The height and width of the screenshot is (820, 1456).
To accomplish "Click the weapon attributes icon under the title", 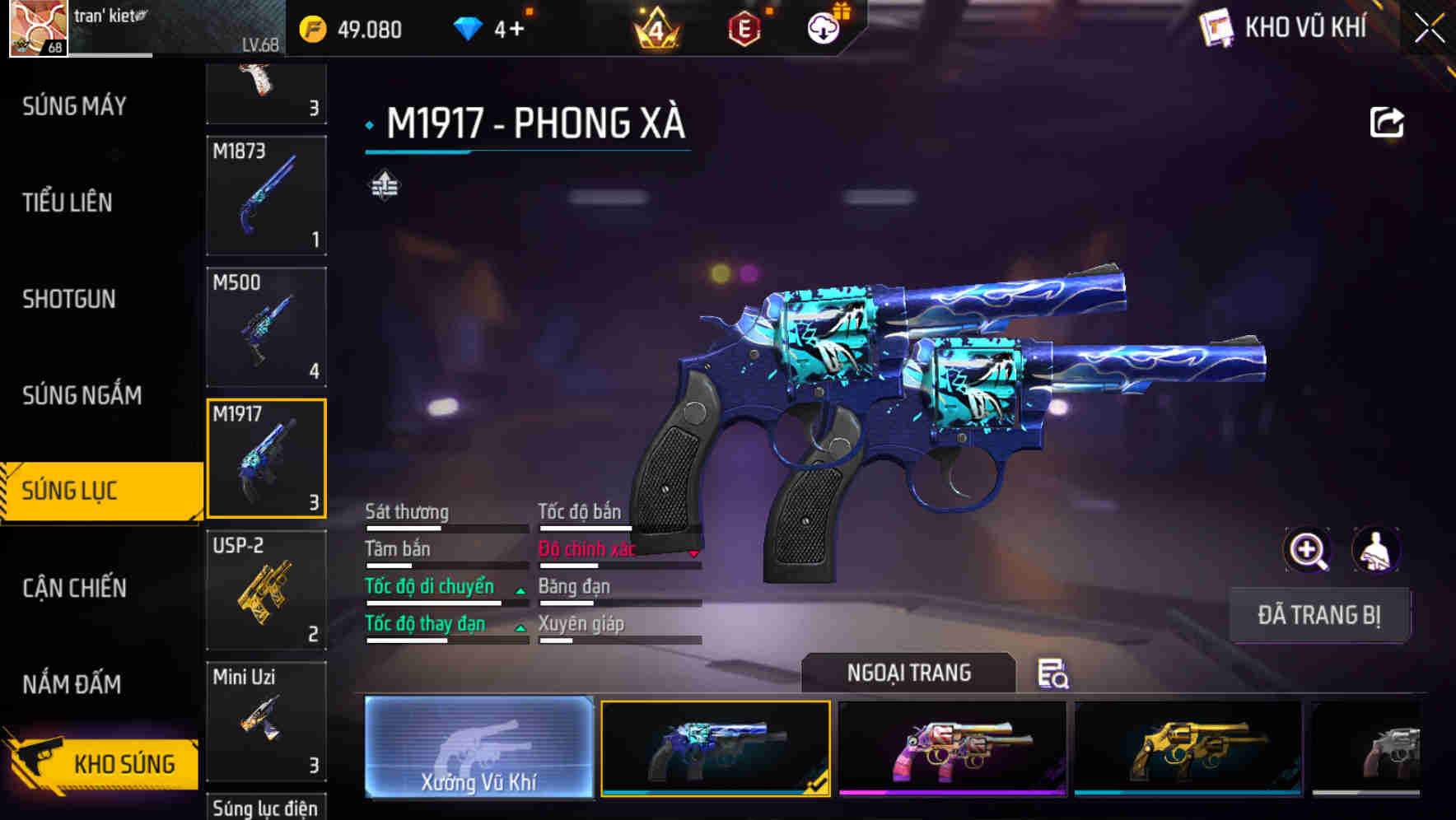I will tap(384, 186).
